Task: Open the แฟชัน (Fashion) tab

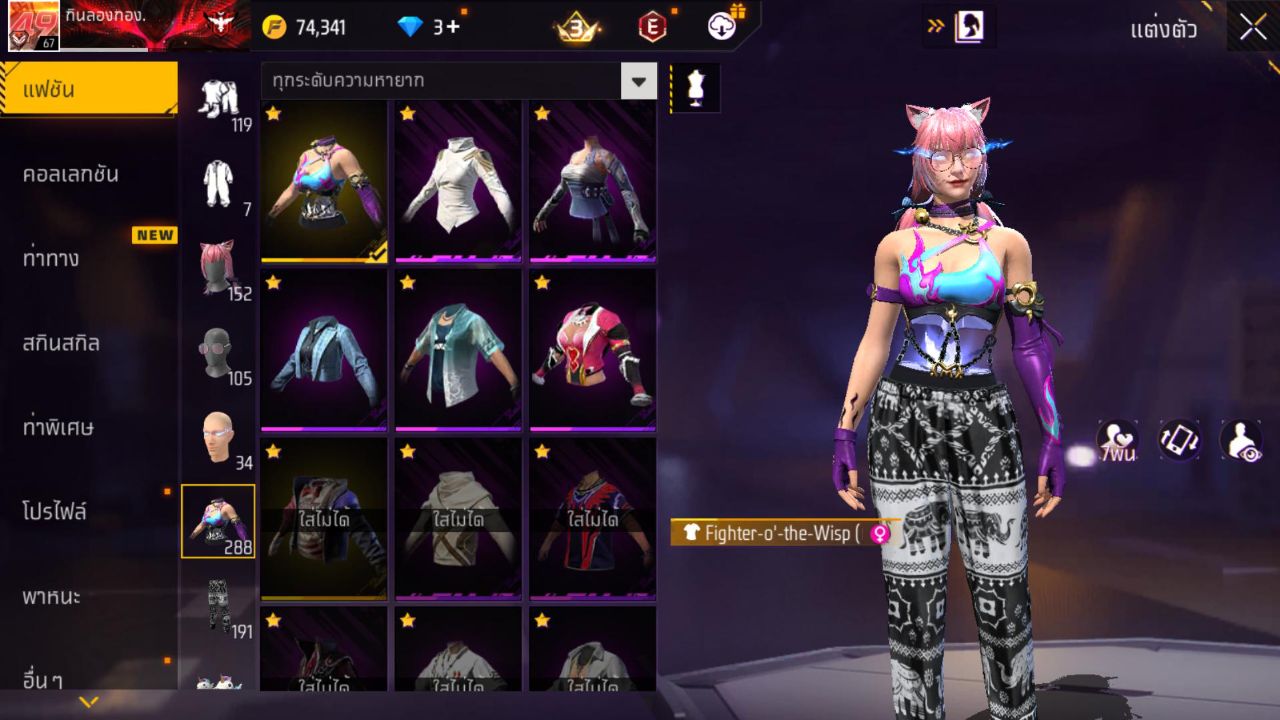Action: click(88, 90)
